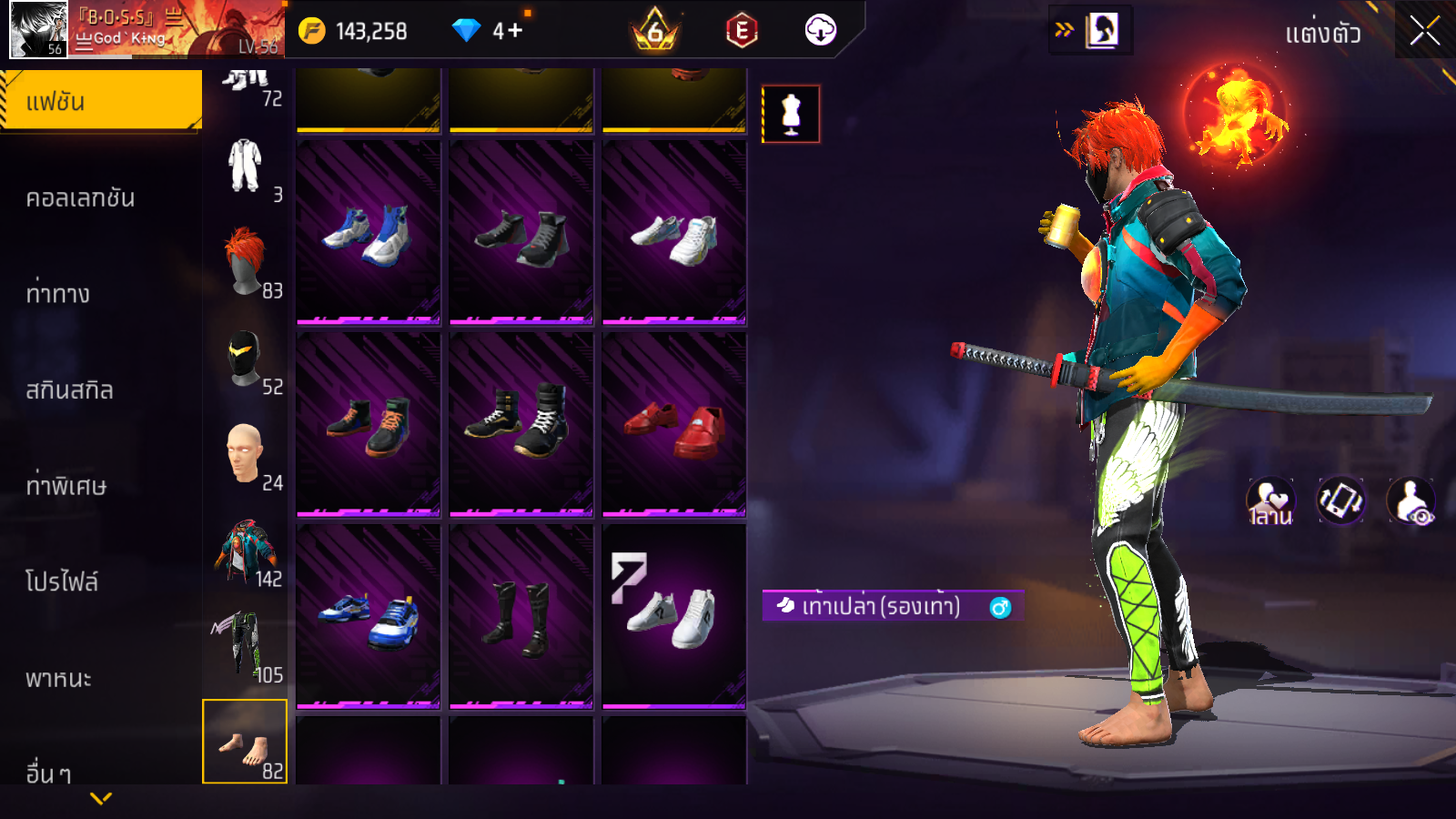Select the bare feet shoes category
Viewport: 1456px width, 819px height.
(x=245, y=742)
